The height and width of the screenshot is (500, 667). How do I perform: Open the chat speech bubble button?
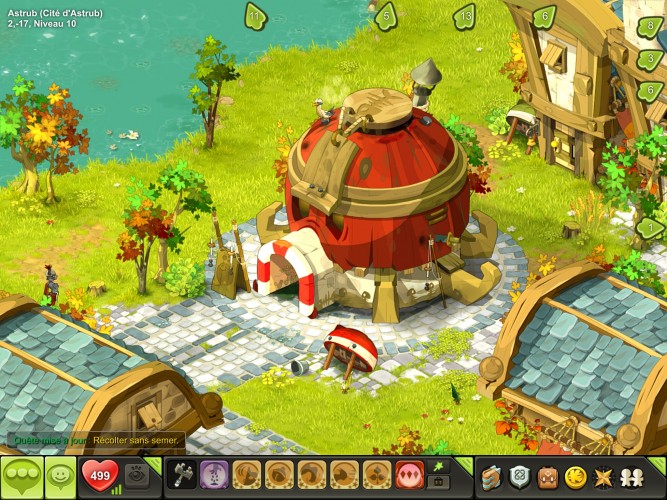(x=21, y=477)
